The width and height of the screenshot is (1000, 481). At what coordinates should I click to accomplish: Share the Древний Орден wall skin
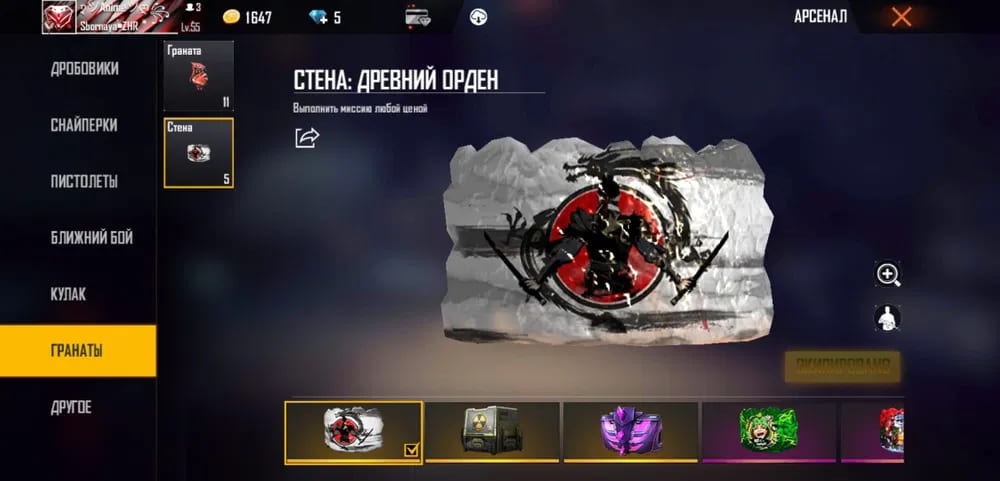(x=306, y=137)
